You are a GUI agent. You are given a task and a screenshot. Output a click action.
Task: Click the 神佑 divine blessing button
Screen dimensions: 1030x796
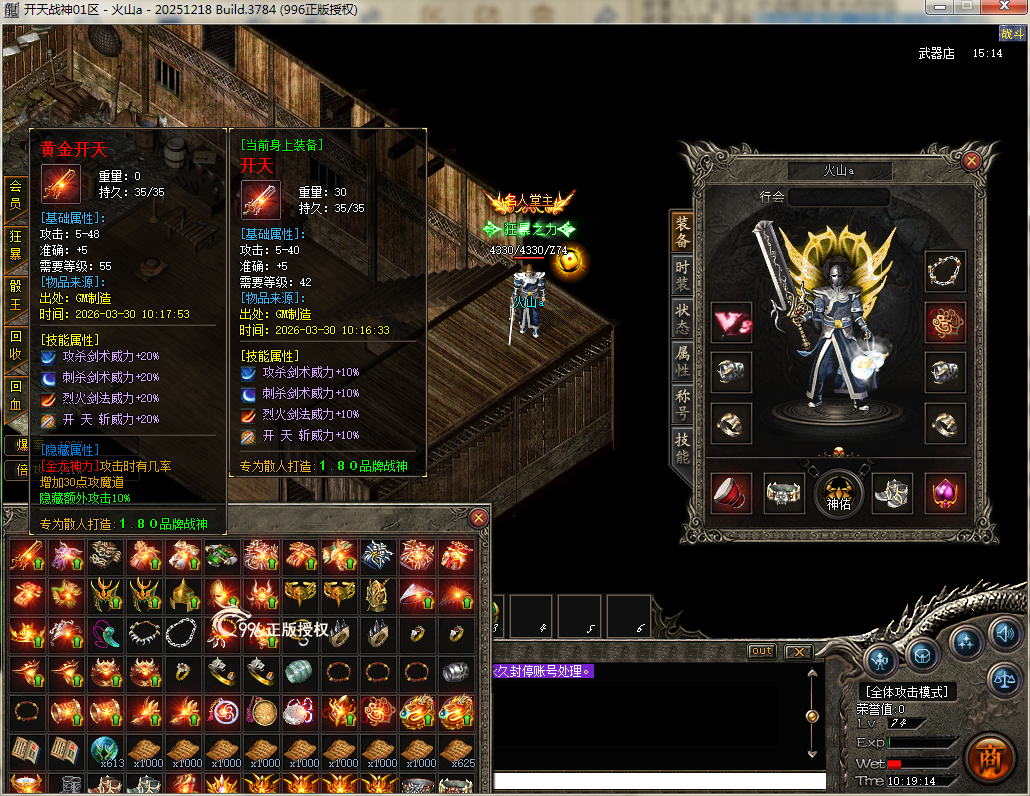point(838,492)
